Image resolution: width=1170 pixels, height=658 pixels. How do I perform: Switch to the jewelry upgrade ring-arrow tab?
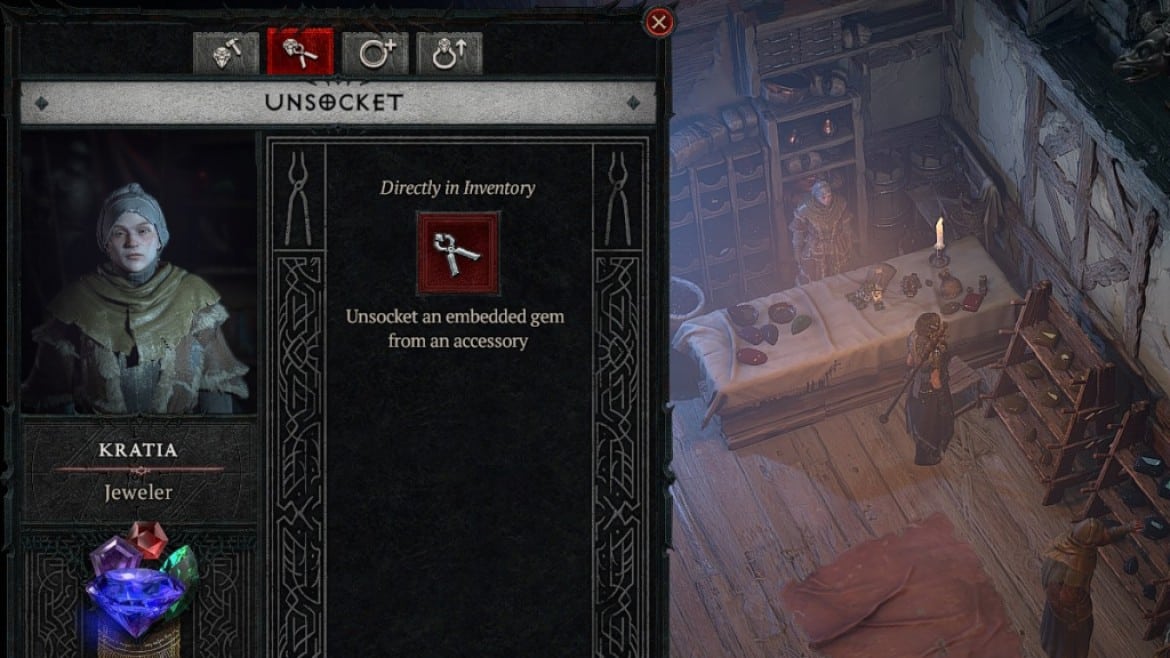(449, 53)
